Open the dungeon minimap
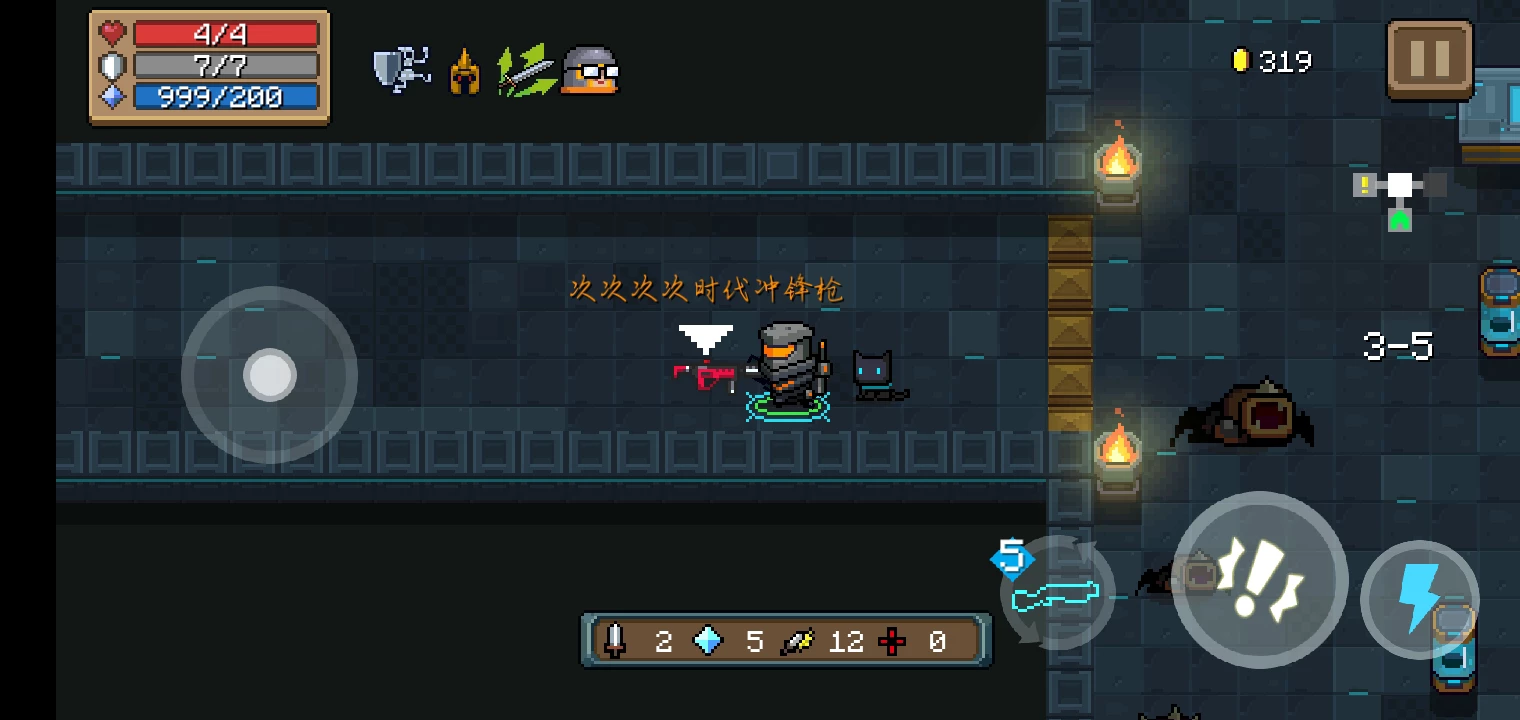Viewport: 1520px width, 720px height. (x=1400, y=196)
